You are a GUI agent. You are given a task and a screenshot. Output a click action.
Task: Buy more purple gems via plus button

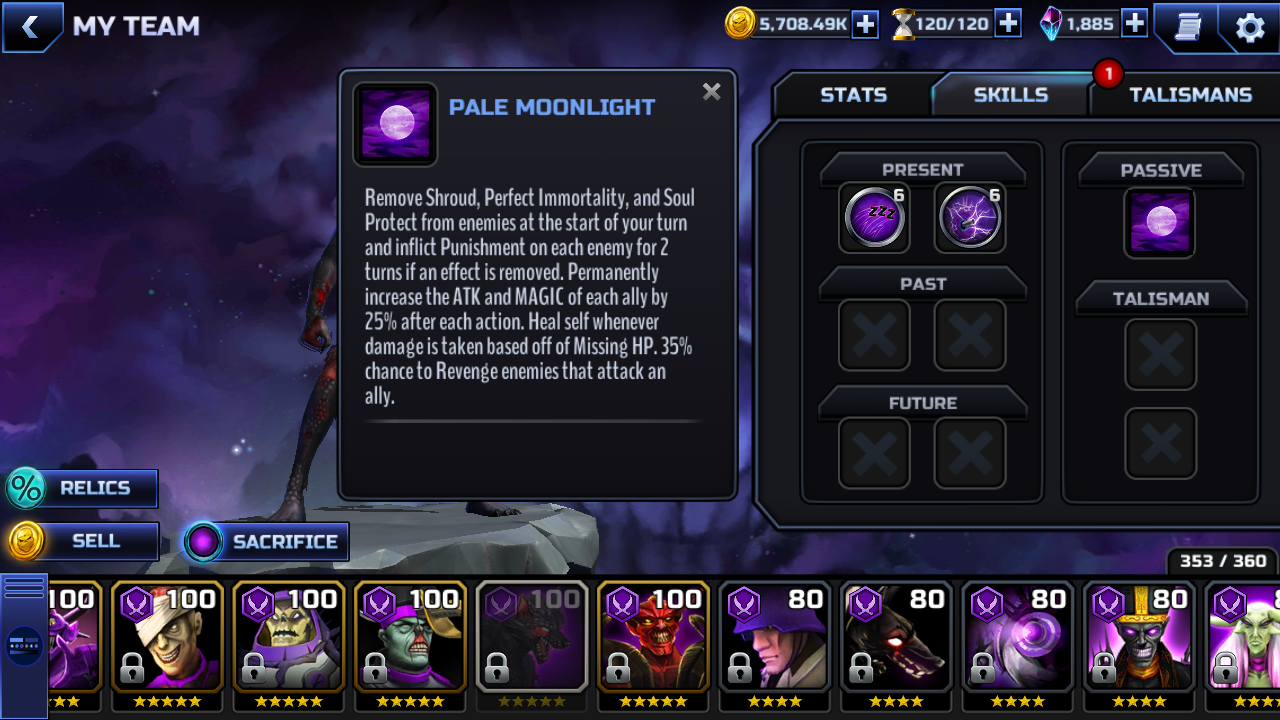[x=1134, y=24]
